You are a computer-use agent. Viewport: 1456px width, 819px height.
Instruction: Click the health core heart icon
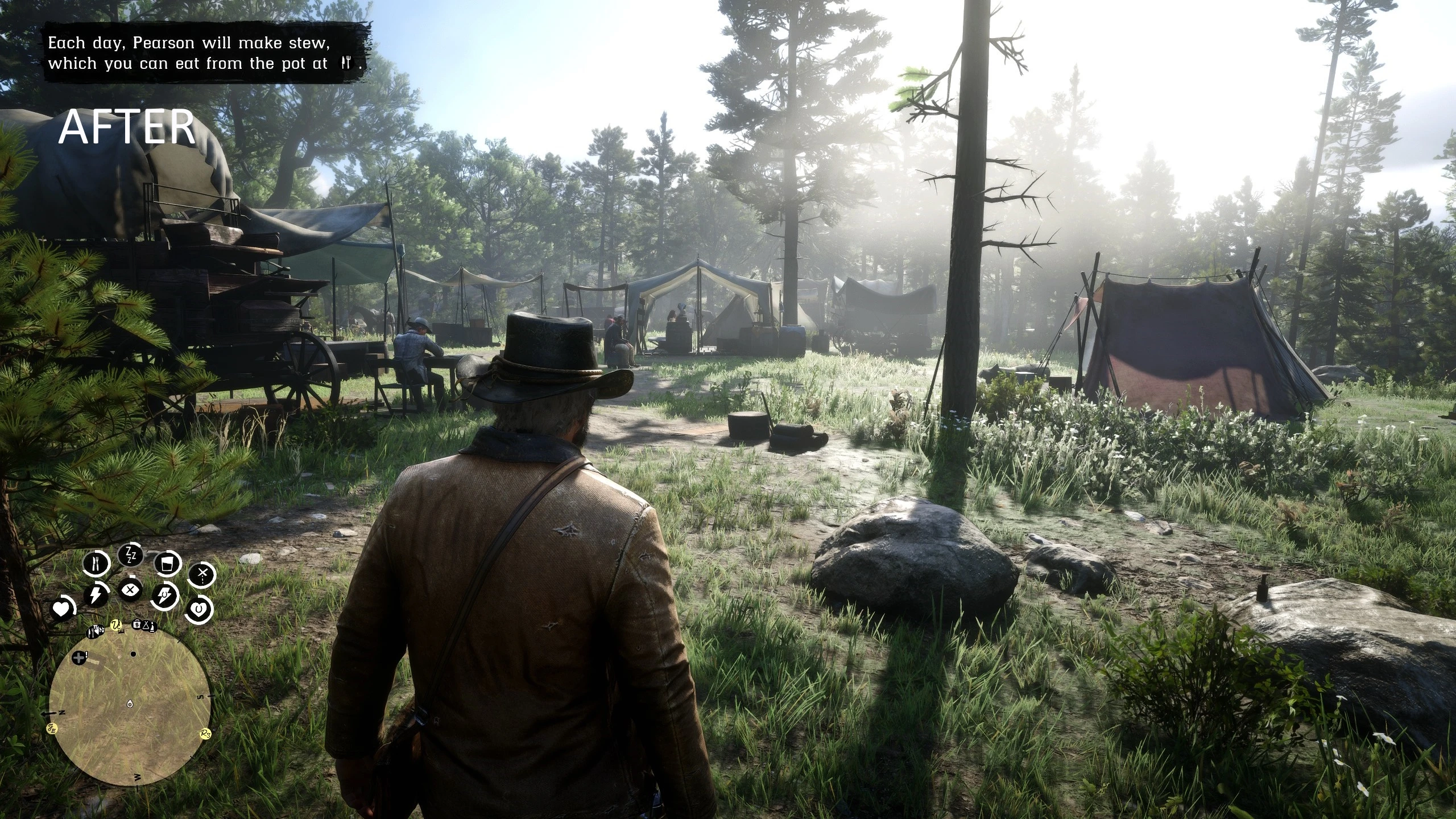pos(61,610)
